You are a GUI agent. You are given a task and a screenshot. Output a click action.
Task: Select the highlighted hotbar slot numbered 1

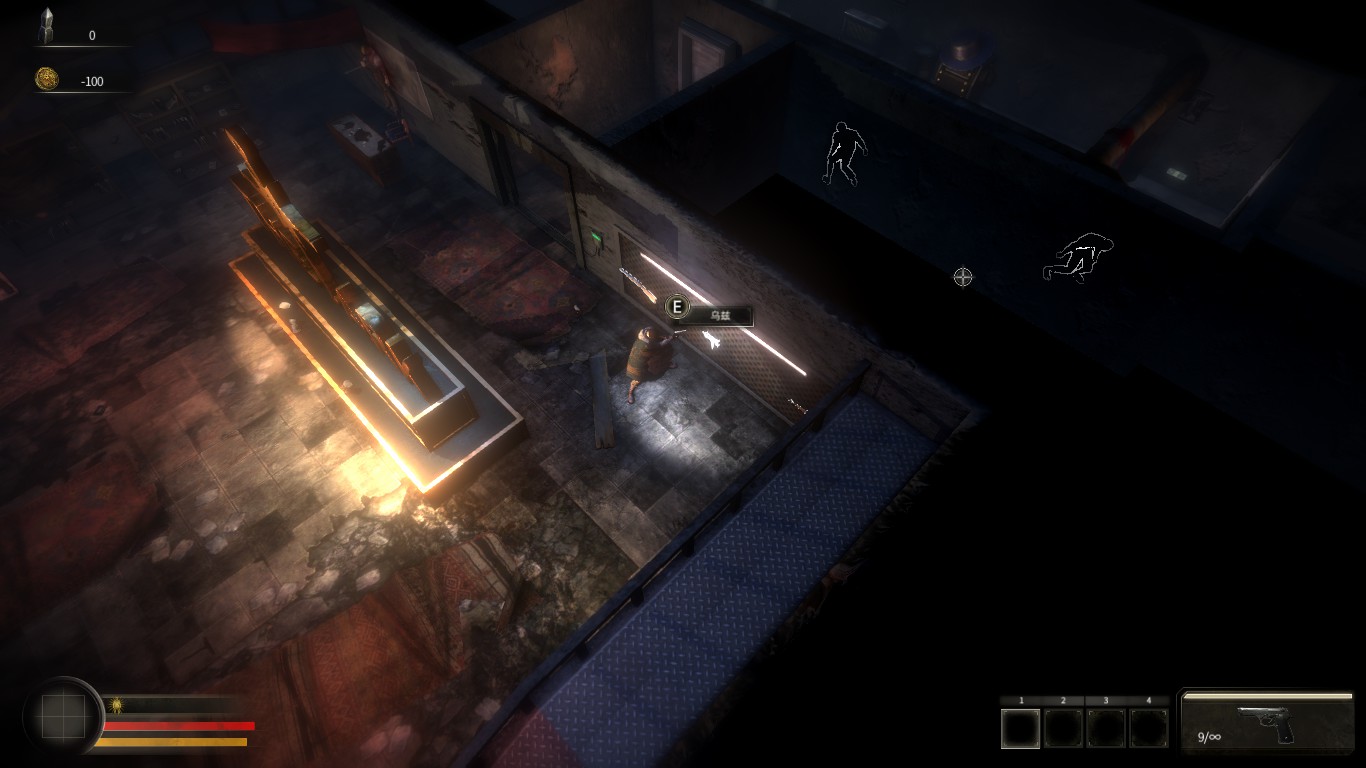pos(1021,728)
